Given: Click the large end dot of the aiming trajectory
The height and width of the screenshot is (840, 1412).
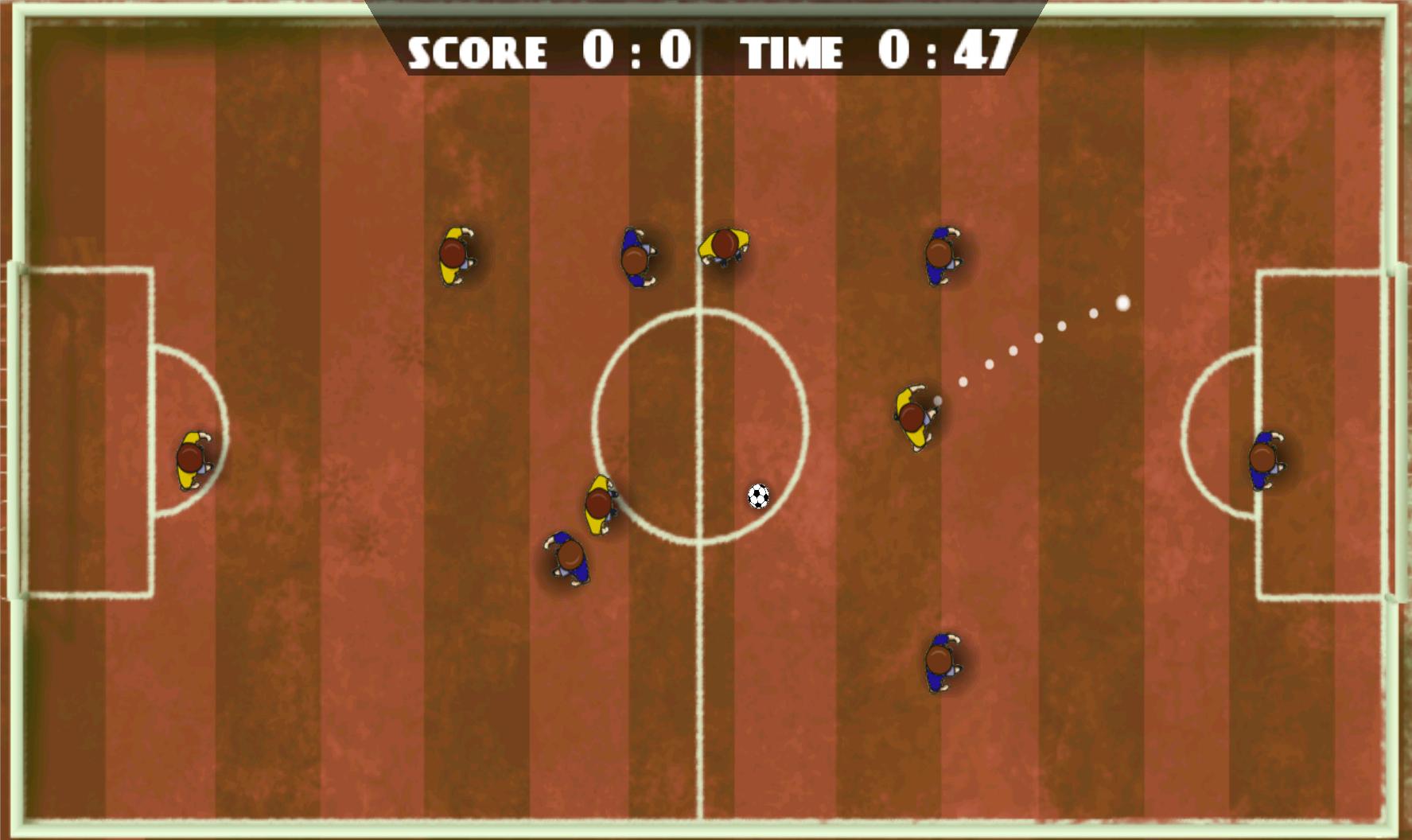Looking at the screenshot, I should [1122, 301].
